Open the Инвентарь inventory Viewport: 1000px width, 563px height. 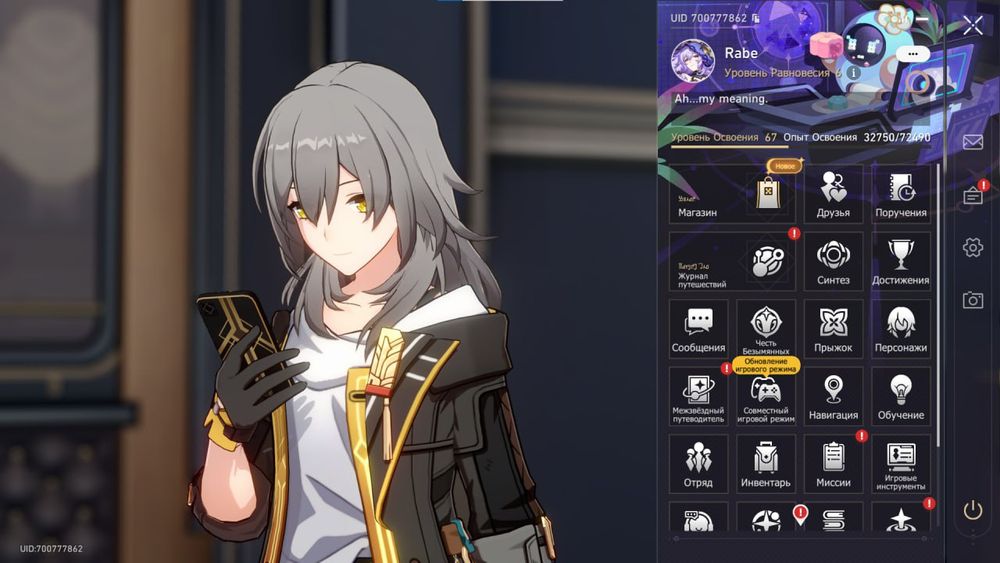[766, 464]
